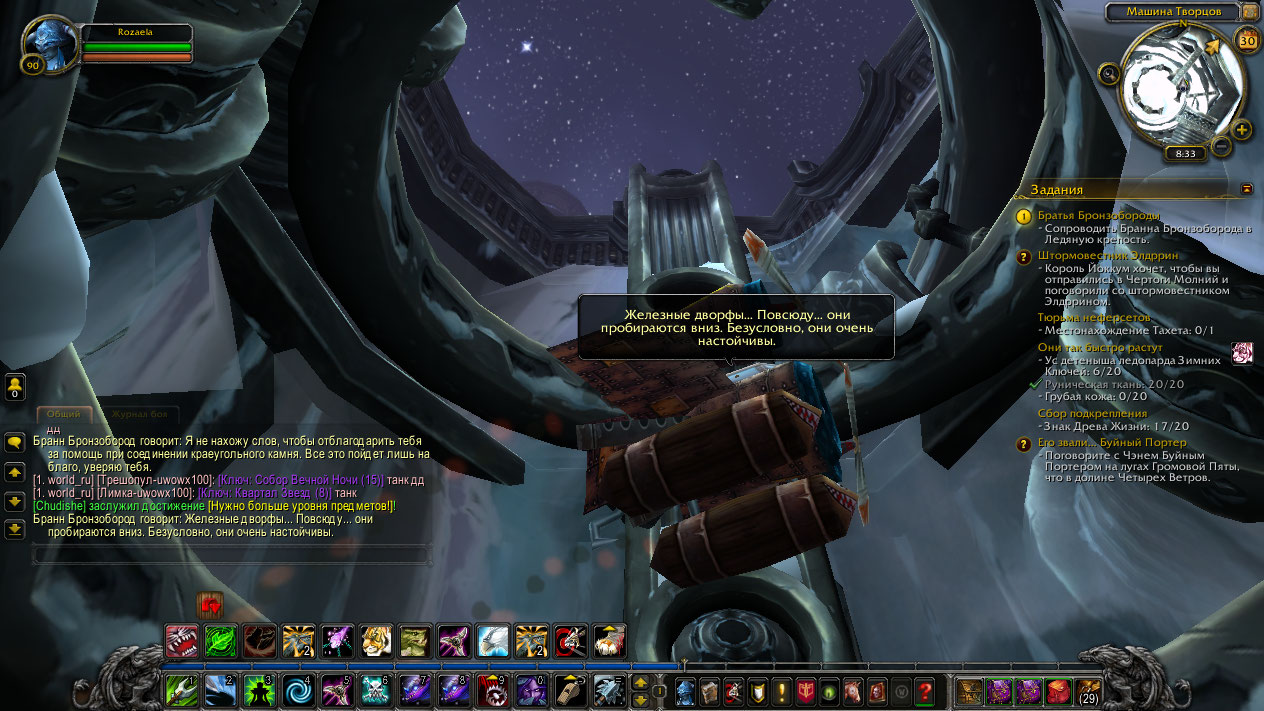
Task: Summon the tiger face pet ability
Action: point(375,640)
